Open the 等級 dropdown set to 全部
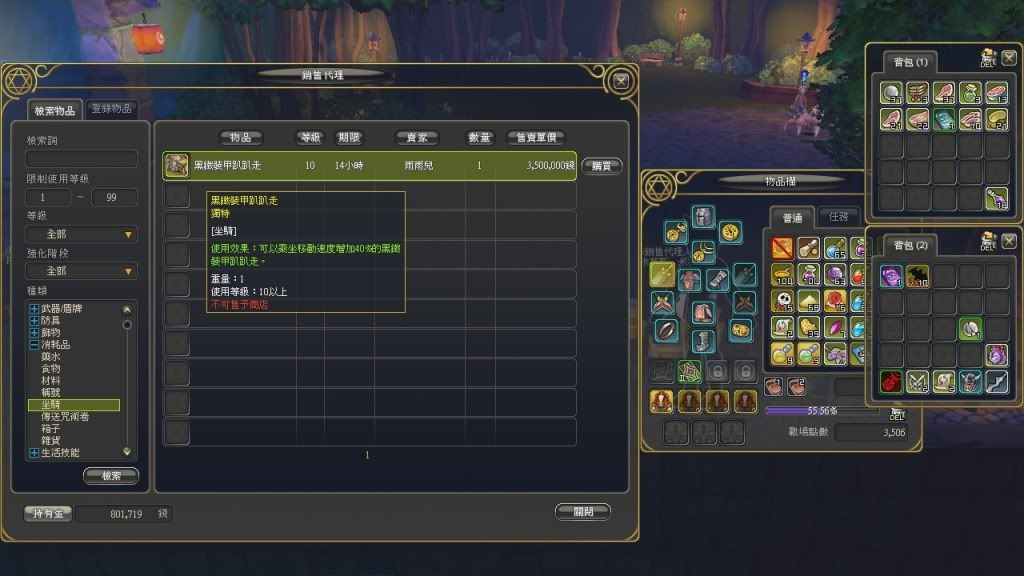This screenshot has width=1024, height=576. click(x=82, y=234)
